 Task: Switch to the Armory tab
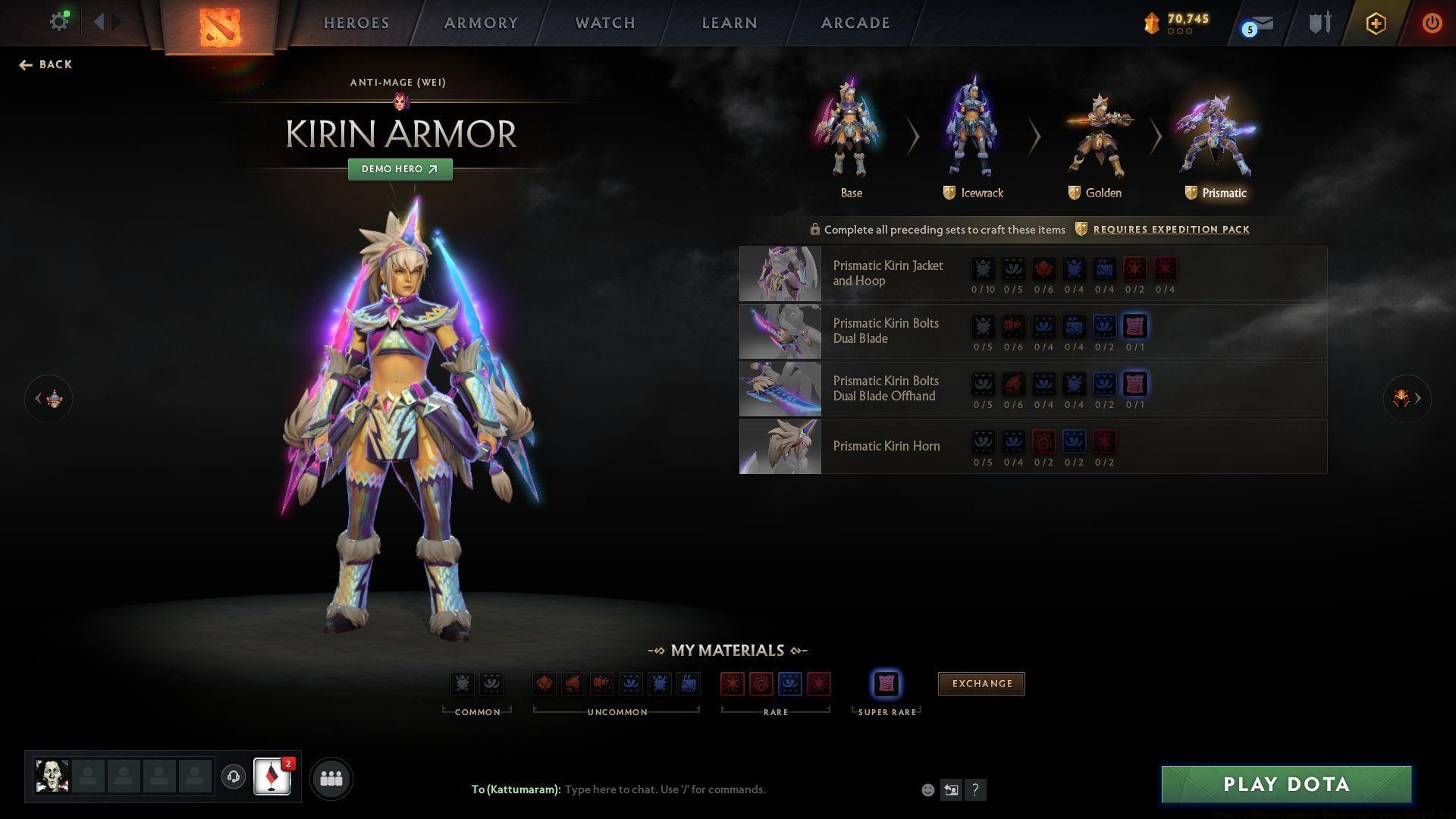(x=481, y=23)
